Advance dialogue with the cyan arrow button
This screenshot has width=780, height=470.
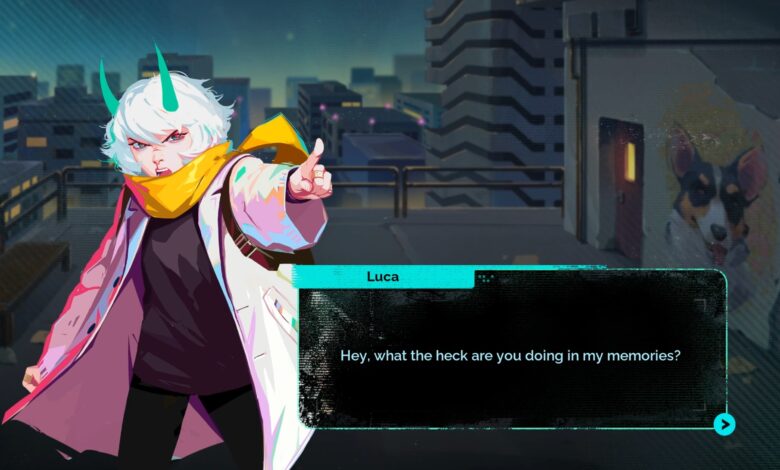pos(725,425)
